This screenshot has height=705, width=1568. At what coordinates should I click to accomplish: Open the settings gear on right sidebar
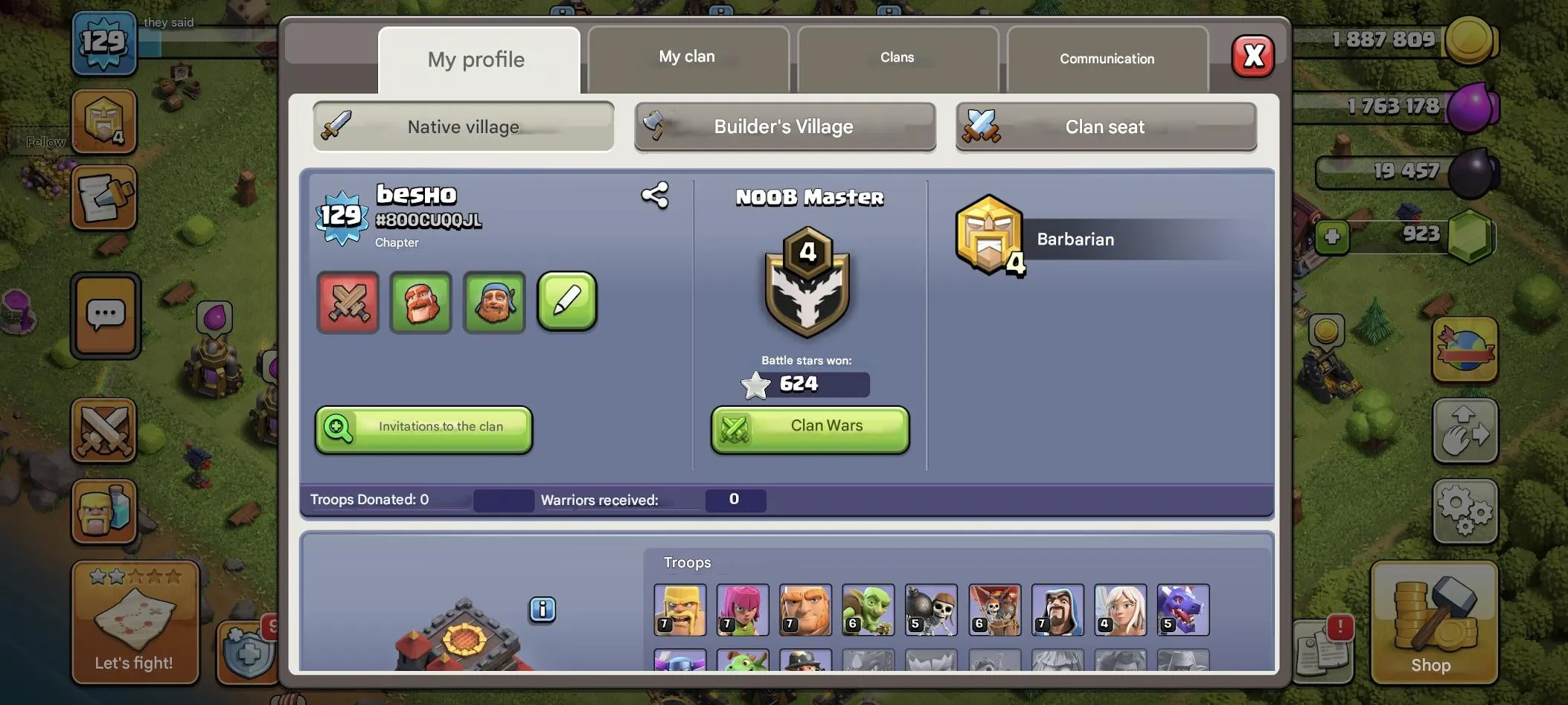tap(1465, 512)
